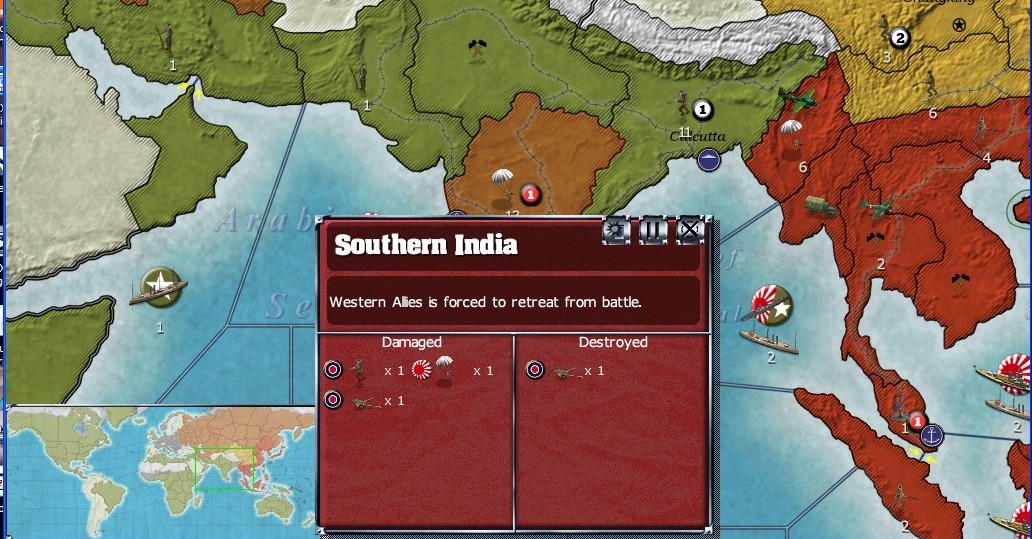Image resolution: width=1032 pixels, height=539 pixels.
Task: Select the anchor port icon near Sumatra
Action: [x=931, y=435]
